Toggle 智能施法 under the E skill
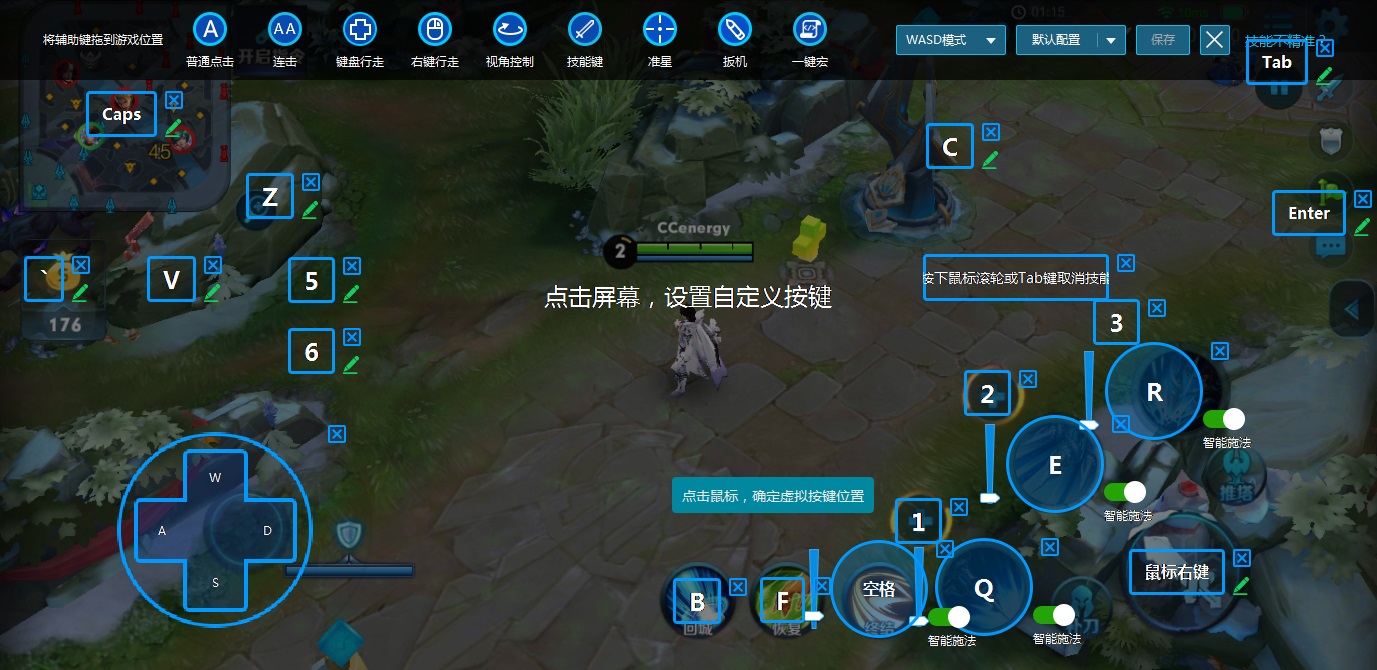Screen dimensions: 1377x670 point(1125,492)
